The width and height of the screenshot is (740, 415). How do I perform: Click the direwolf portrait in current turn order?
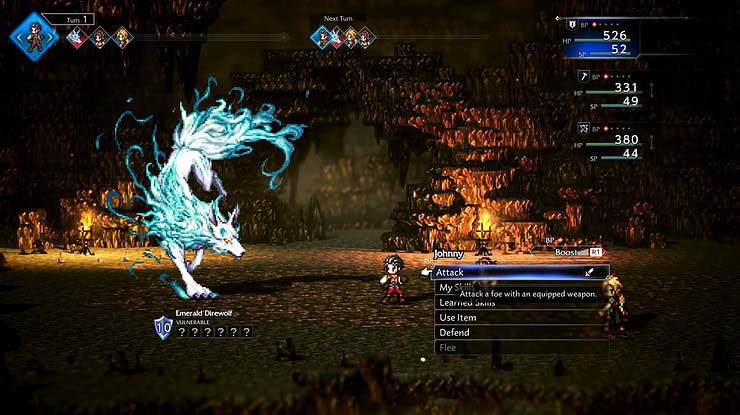(x=77, y=38)
